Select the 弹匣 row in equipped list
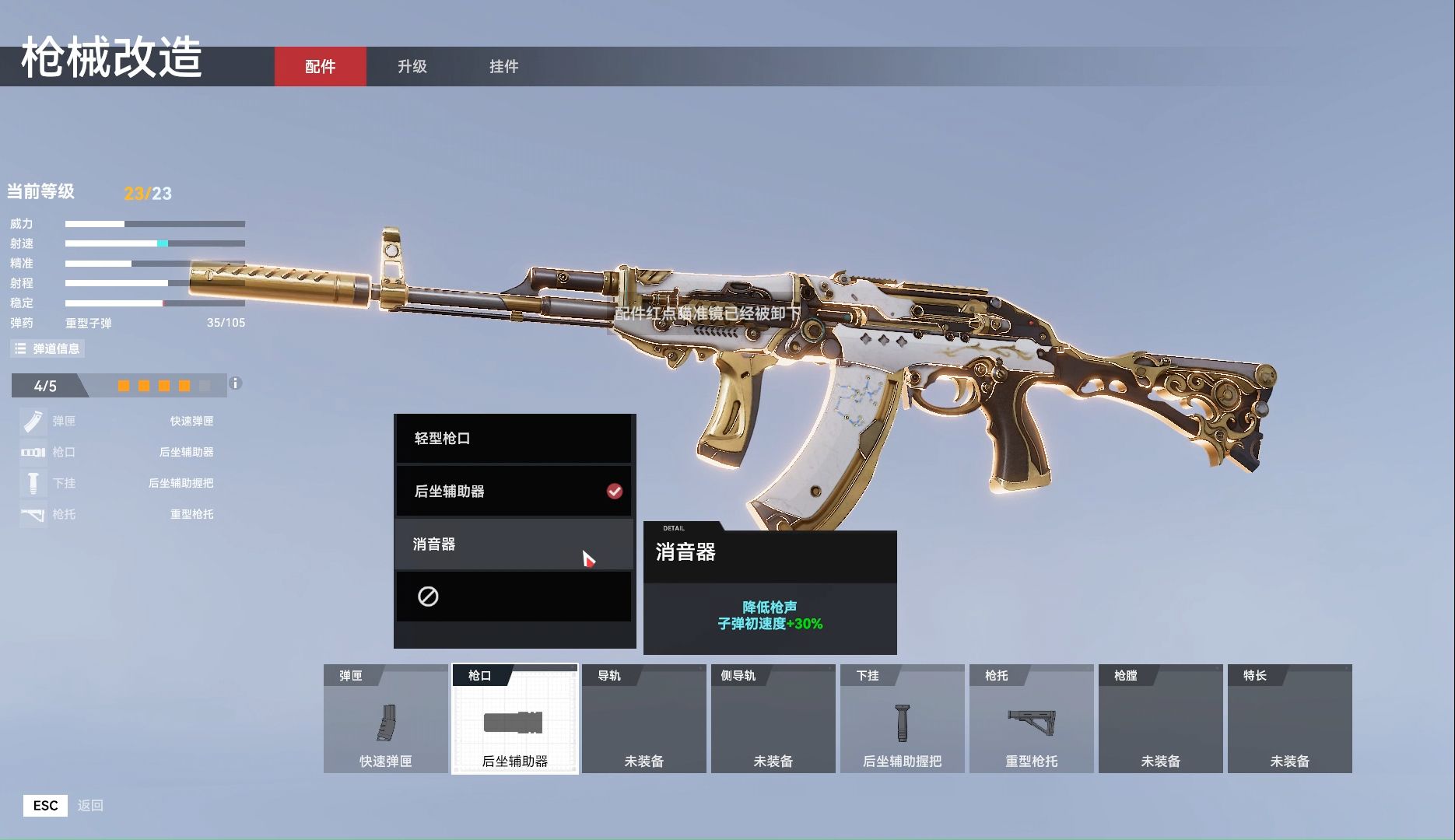 117,422
